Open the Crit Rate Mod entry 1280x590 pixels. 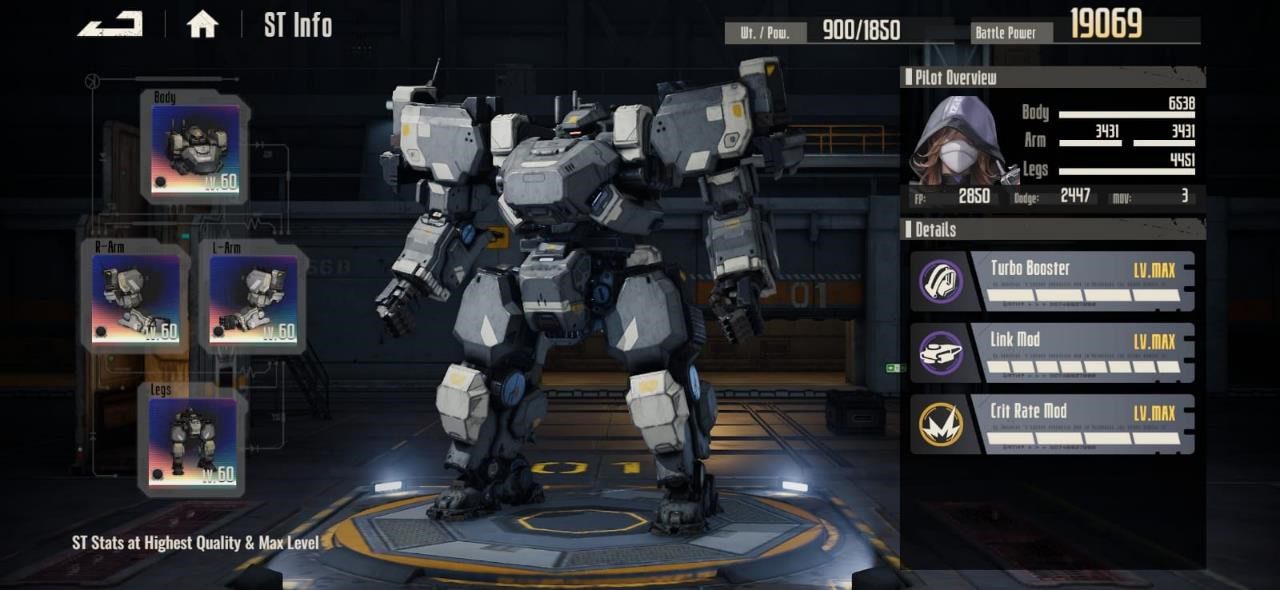click(1052, 424)
